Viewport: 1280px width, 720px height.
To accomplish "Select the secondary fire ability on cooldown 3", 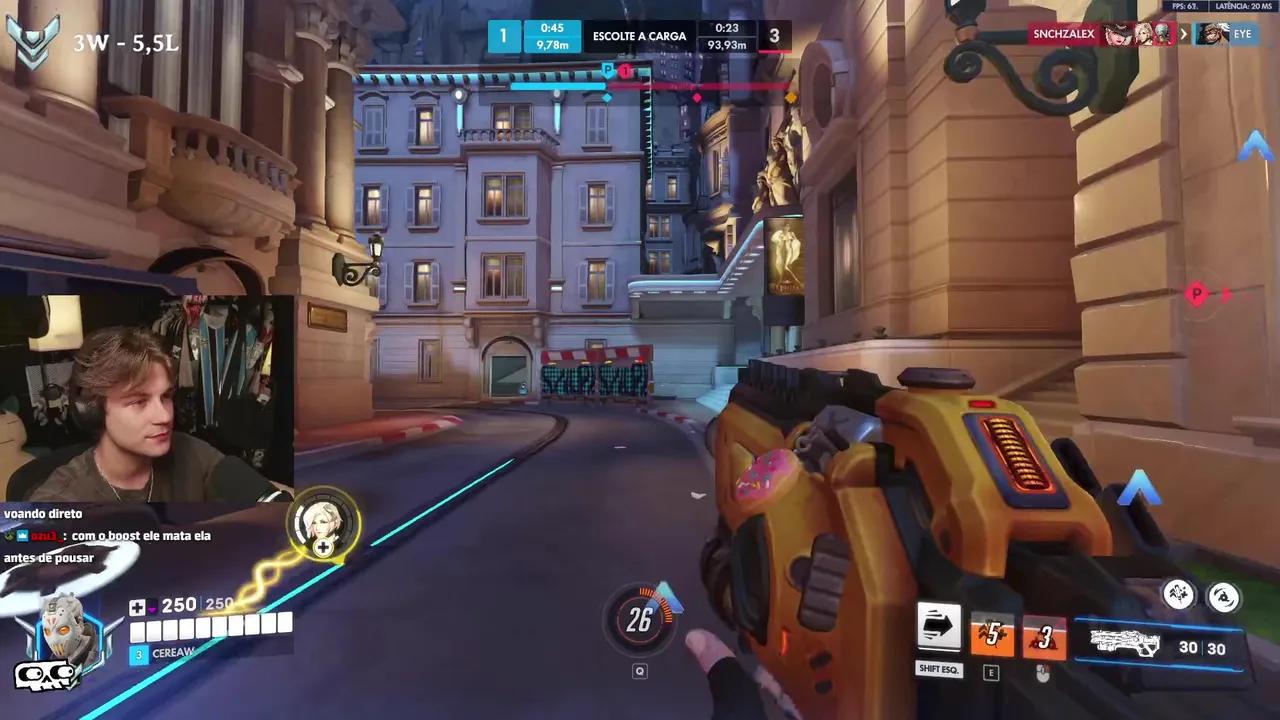I will [1044, 636].
